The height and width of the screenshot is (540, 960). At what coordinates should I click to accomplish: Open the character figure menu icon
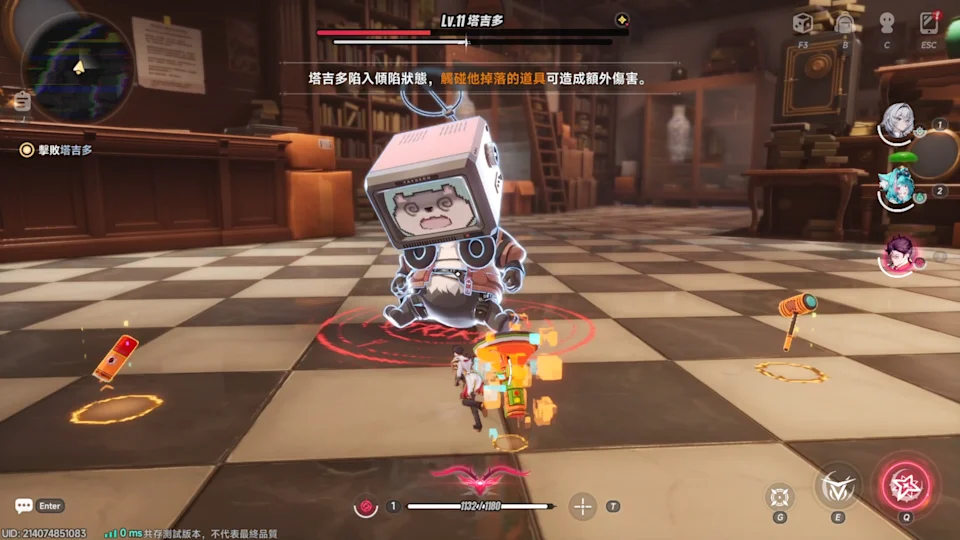[x=886, y=23]
